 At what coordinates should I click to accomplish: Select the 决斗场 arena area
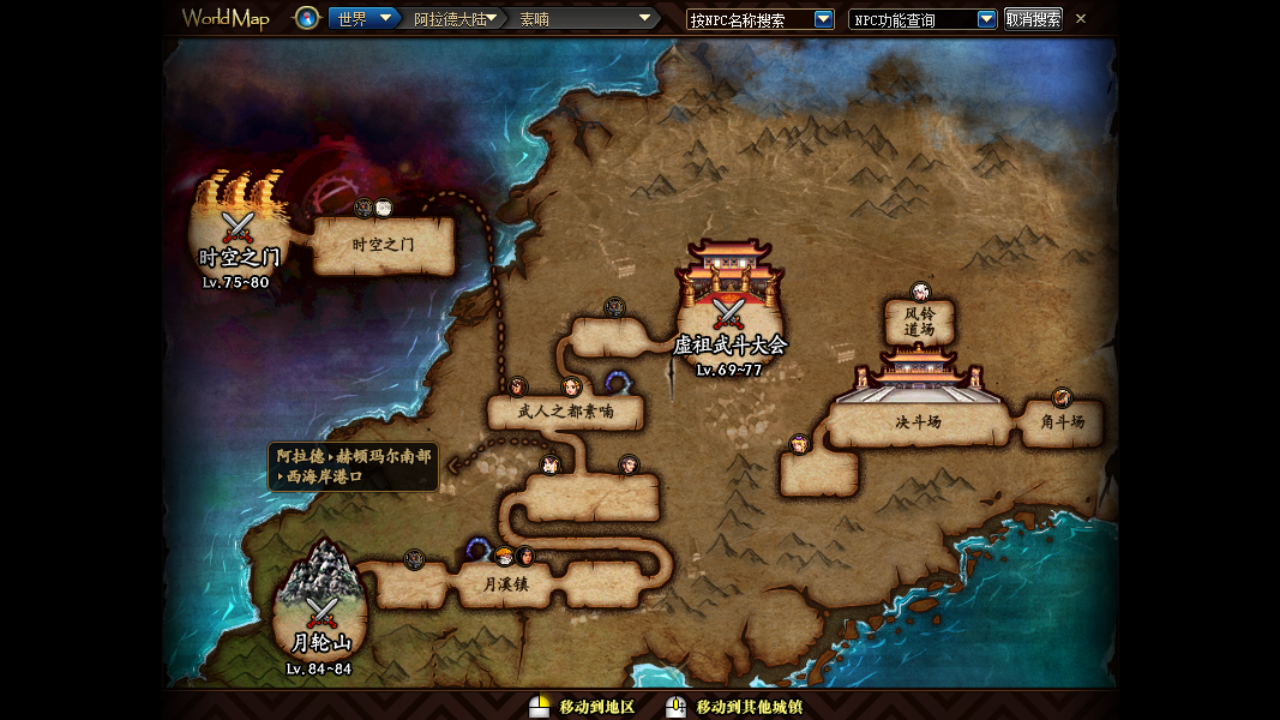[x=919, y=422]
